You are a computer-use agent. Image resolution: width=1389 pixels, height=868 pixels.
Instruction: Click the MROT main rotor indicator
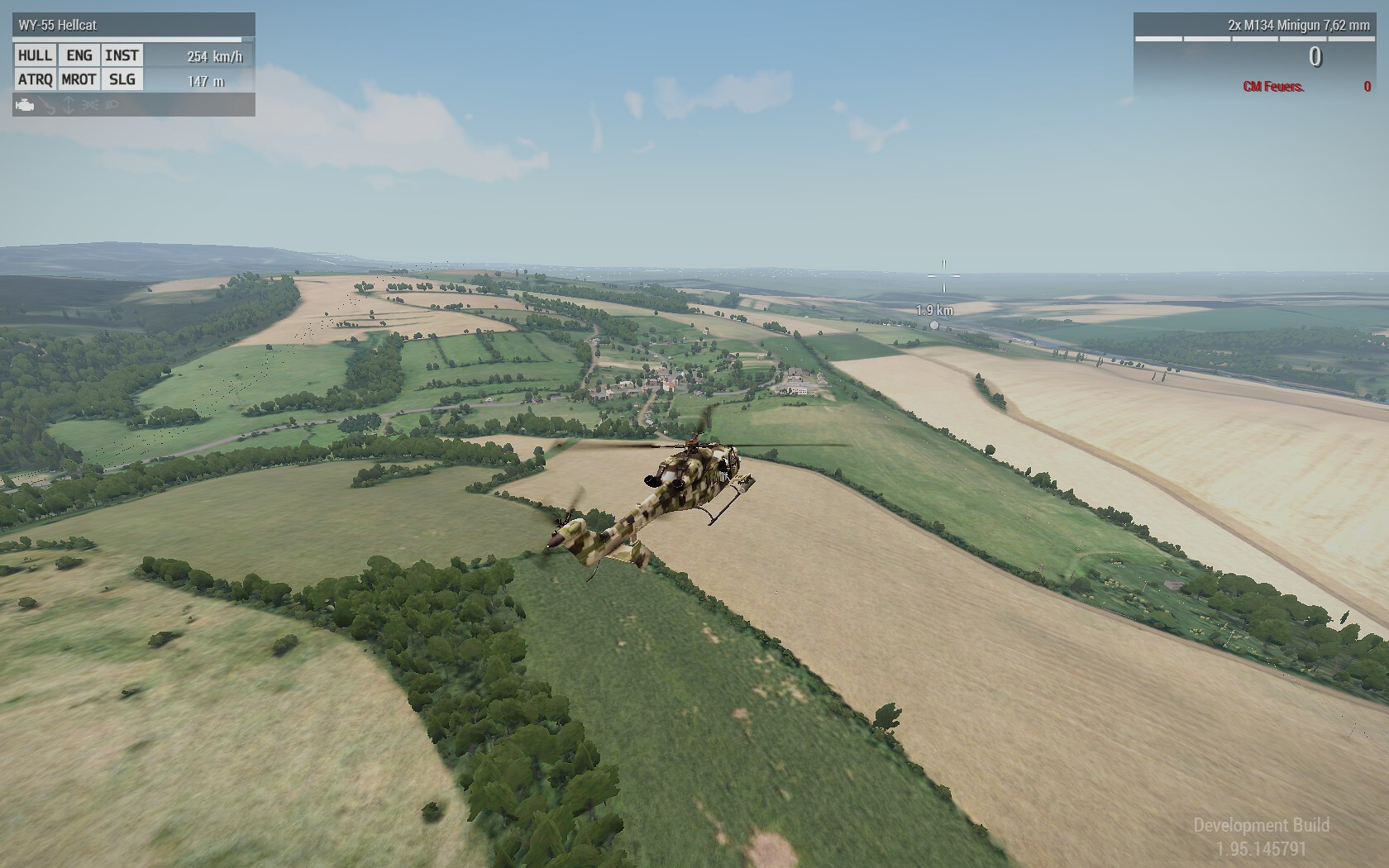click(x=79, y=79)
